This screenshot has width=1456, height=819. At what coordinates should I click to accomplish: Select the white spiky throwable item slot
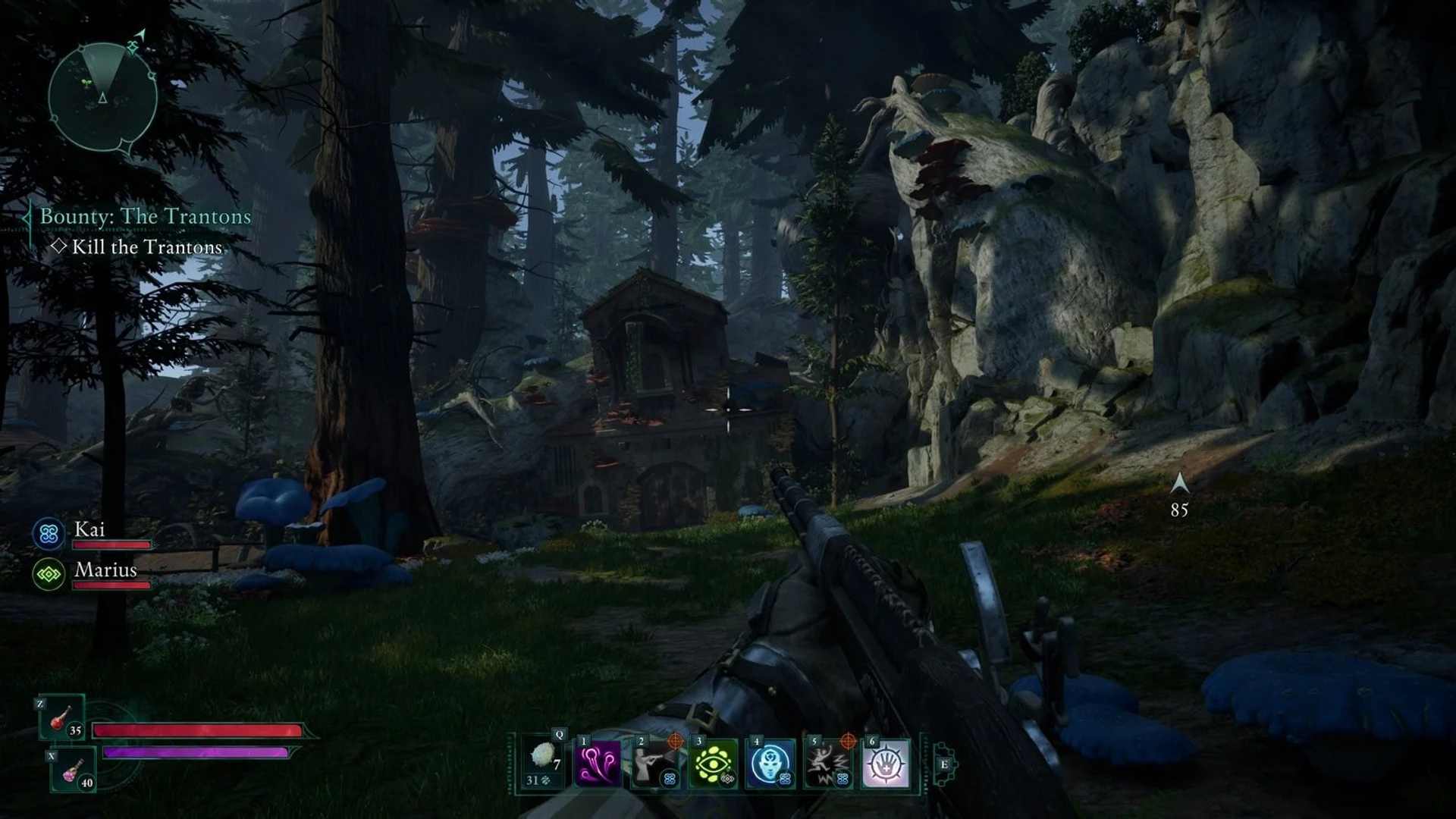[542, 761]
